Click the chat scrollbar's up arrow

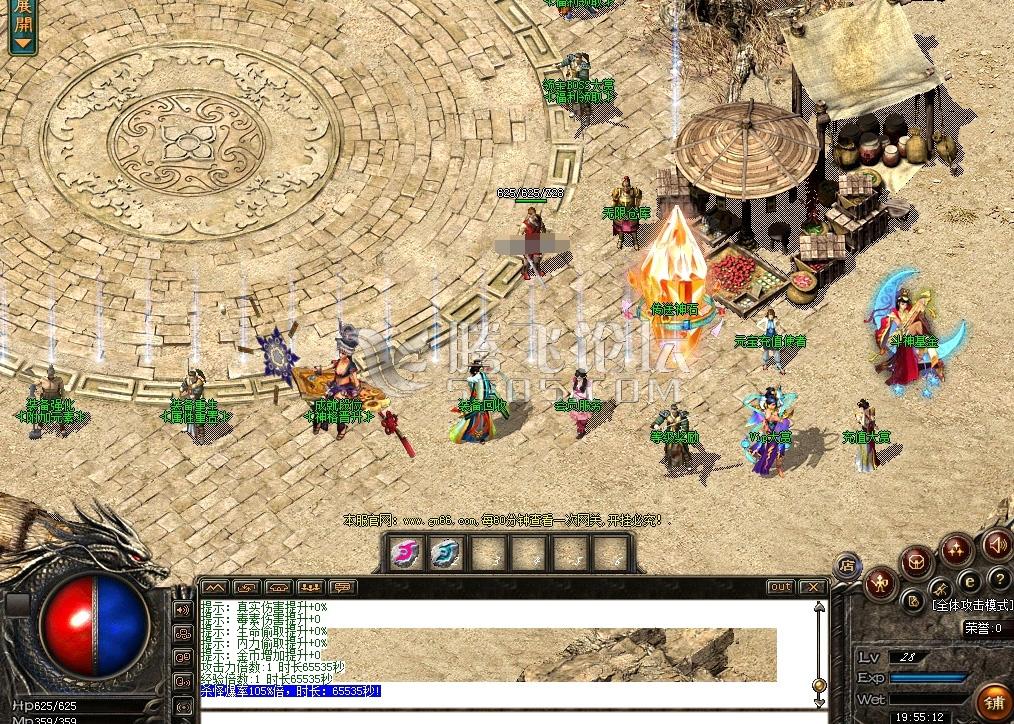pyautogui.click(x=821, y=608)
